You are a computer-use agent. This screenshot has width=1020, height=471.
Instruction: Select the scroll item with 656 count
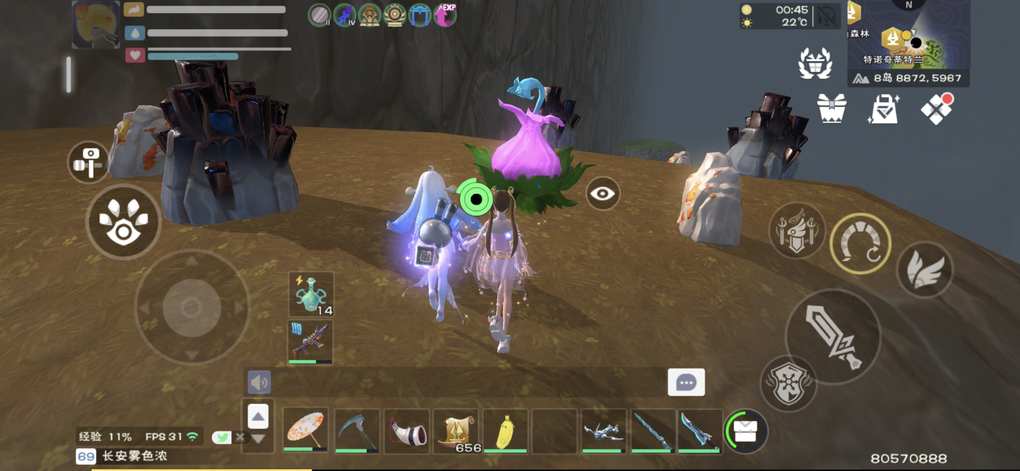point(456,430)
